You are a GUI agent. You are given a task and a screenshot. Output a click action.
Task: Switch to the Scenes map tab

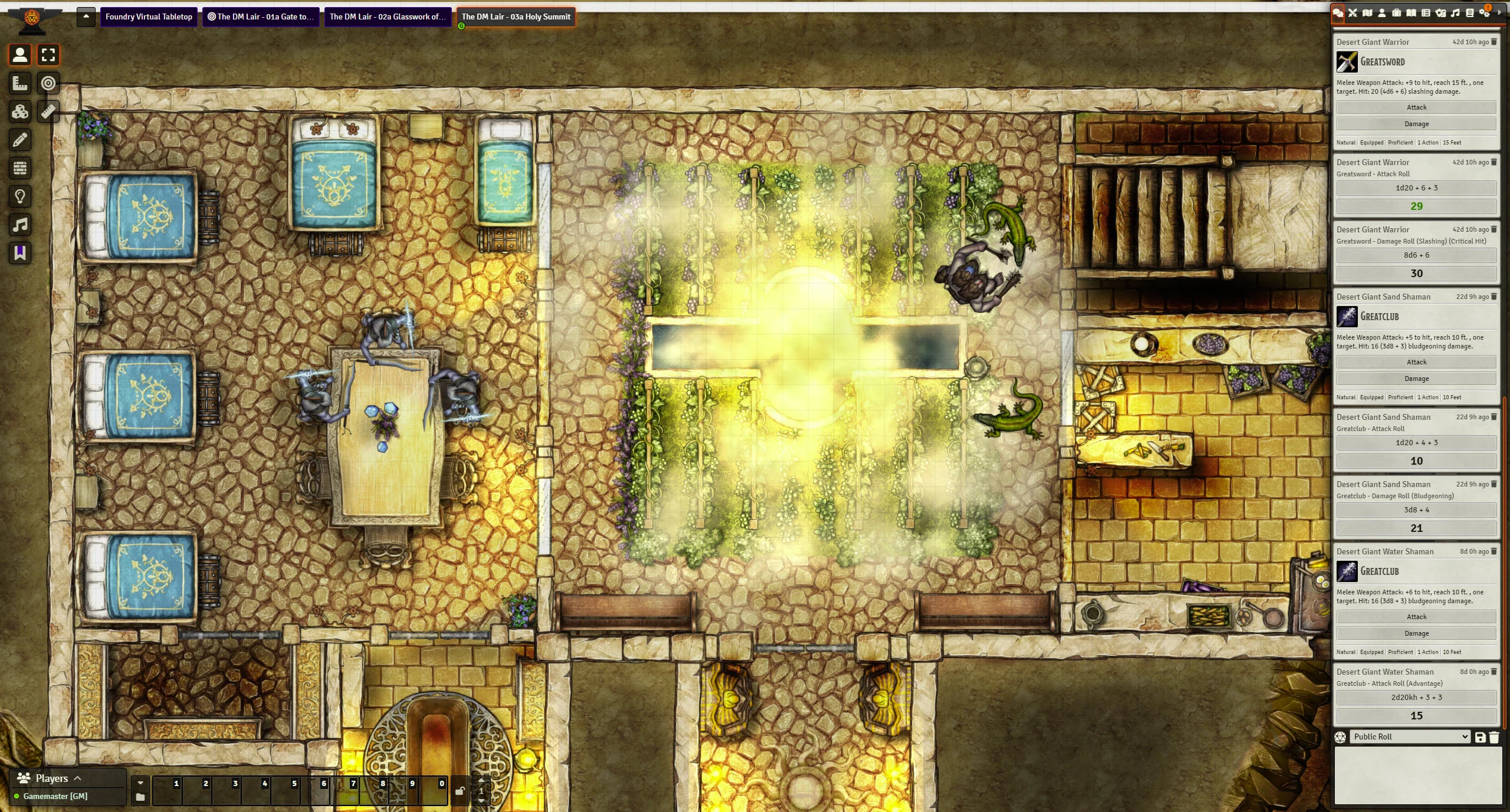click(1367, 13)
